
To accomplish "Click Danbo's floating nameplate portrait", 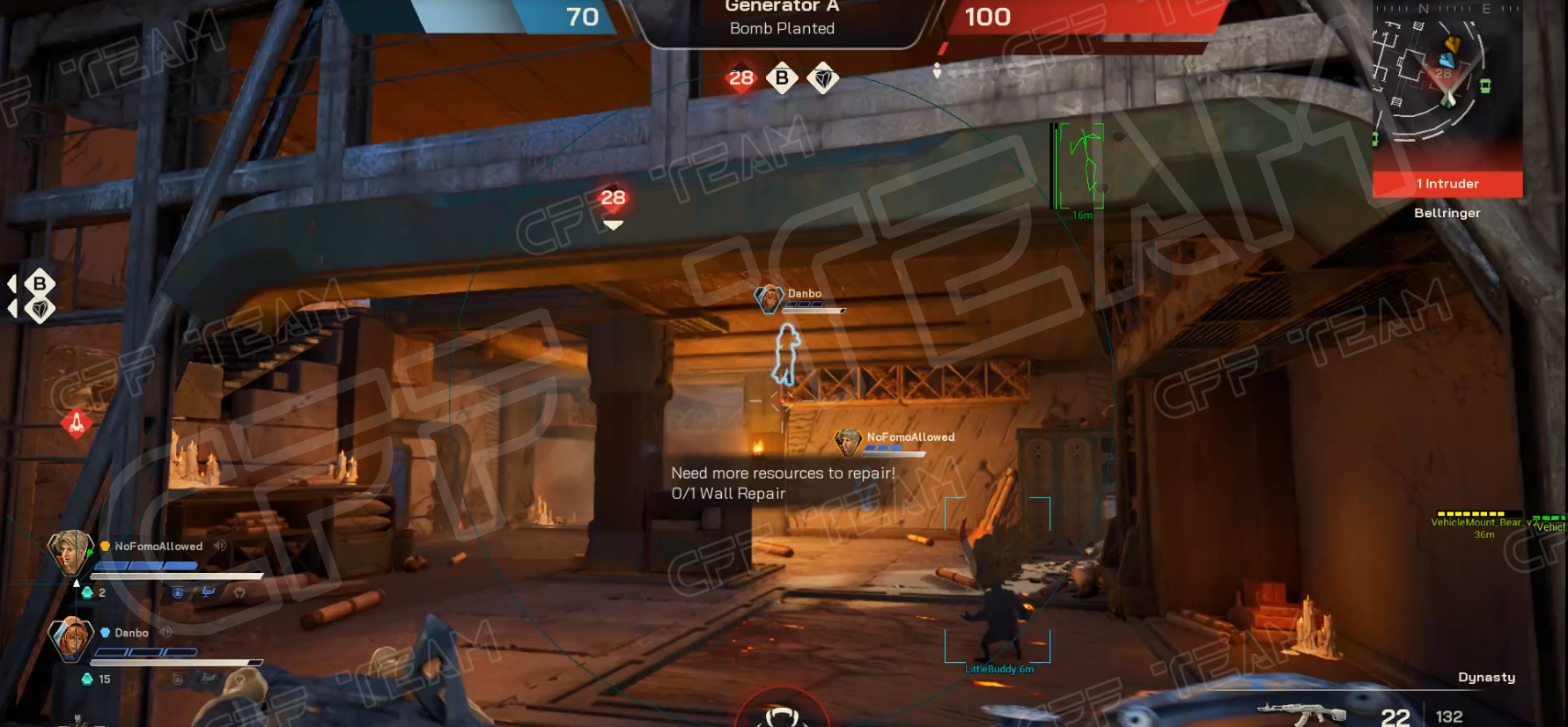I will pos(769,299).
